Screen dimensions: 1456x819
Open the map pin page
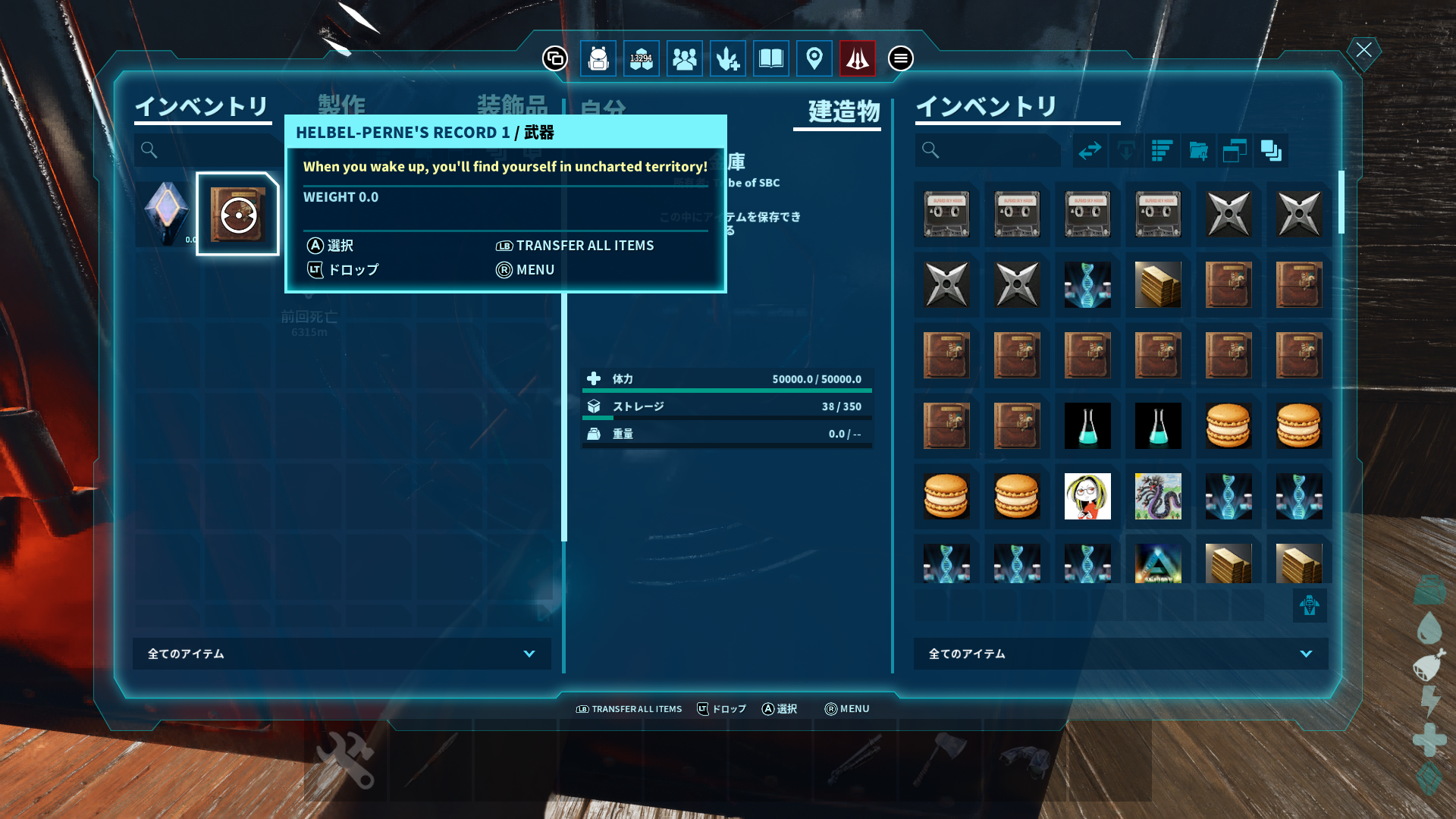pyautogui.click(x=814, y=58)
